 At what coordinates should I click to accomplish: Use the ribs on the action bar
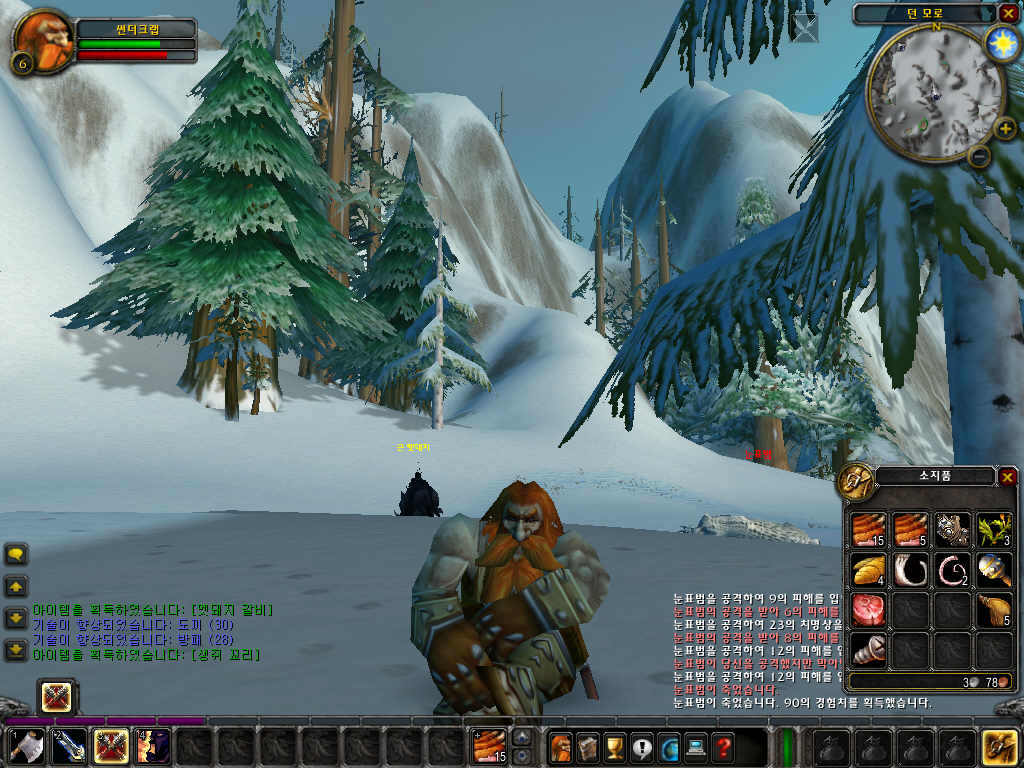pyautogui.click(x=489, y=747)
